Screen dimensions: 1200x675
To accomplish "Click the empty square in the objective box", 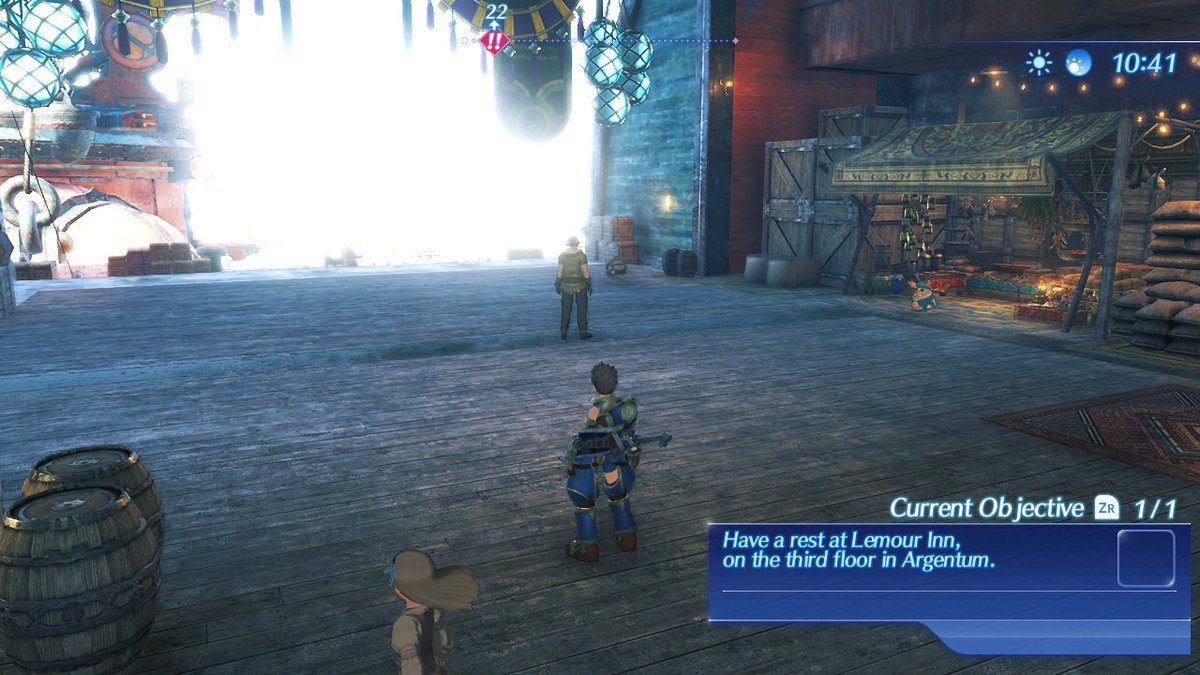I will coord(1145,558).
